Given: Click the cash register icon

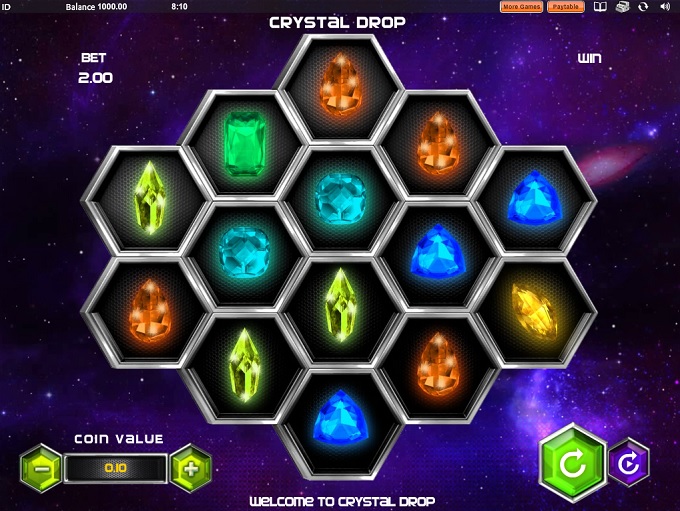Looking at the screenshot, I should [622, 6].
